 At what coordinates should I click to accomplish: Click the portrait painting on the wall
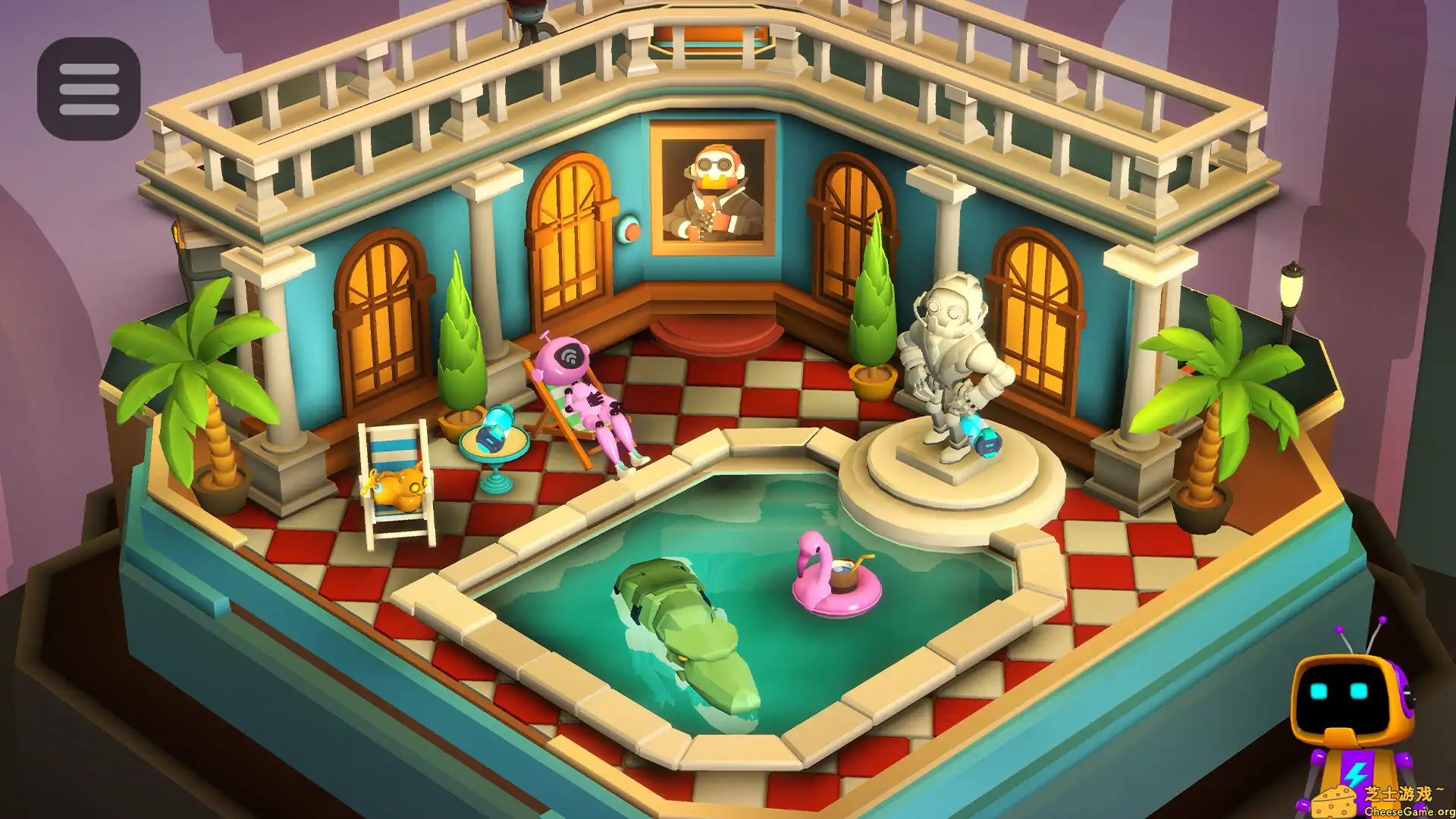click(x=713, y=190)
